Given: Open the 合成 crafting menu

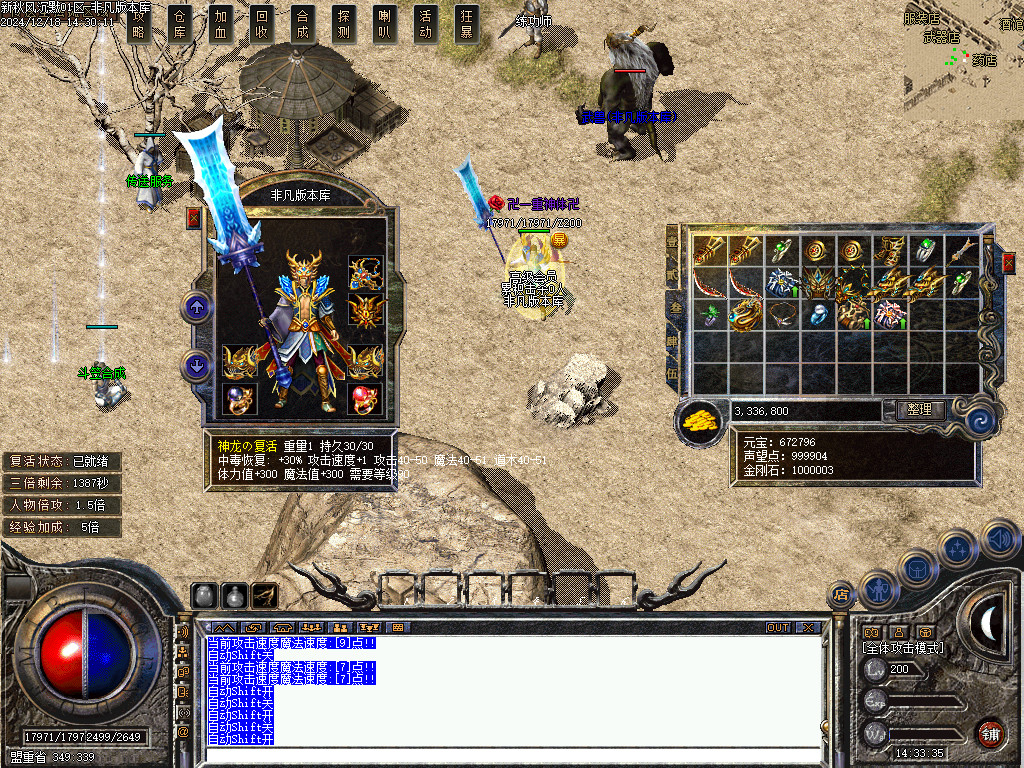Looking at the screenshot, I should [303, 24].
